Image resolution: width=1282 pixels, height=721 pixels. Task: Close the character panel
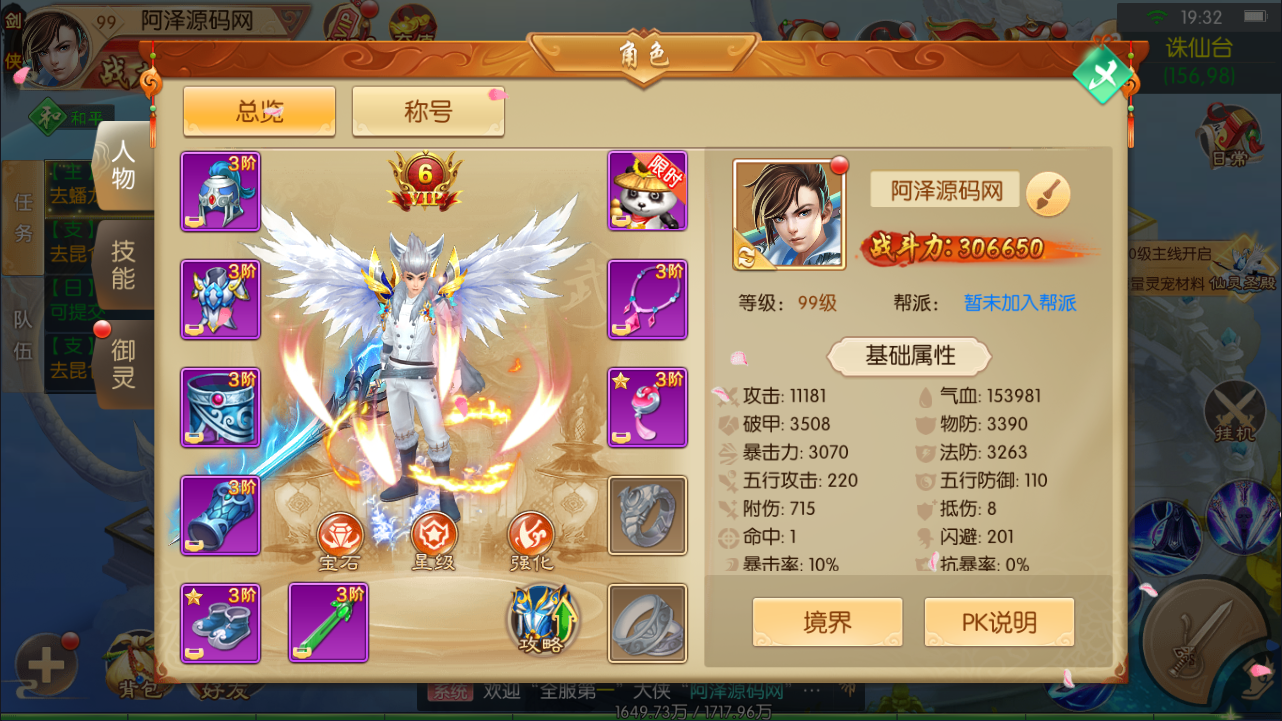(x=1102, y=74)
